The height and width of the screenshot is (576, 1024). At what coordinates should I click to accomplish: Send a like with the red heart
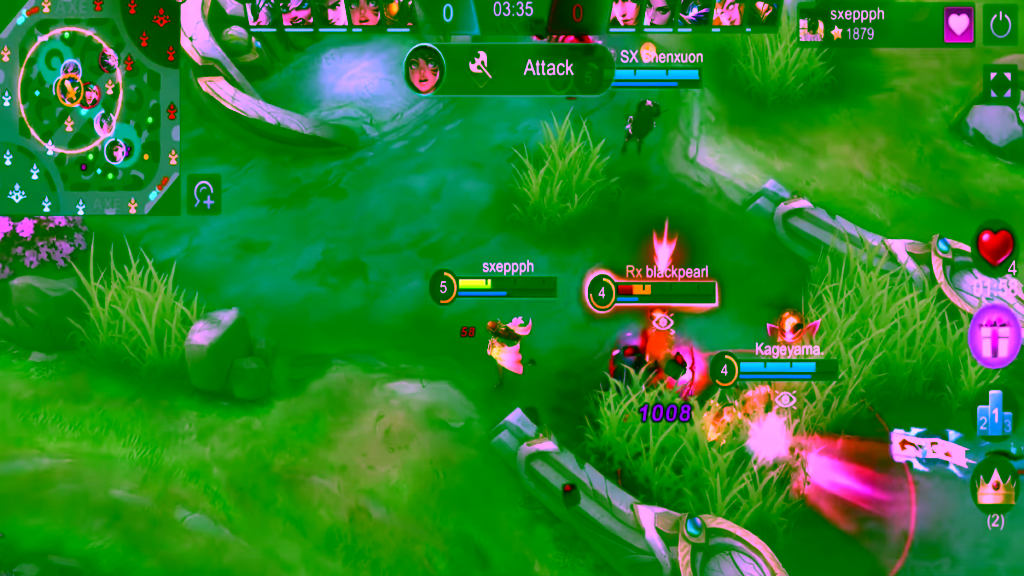(994, 248)
